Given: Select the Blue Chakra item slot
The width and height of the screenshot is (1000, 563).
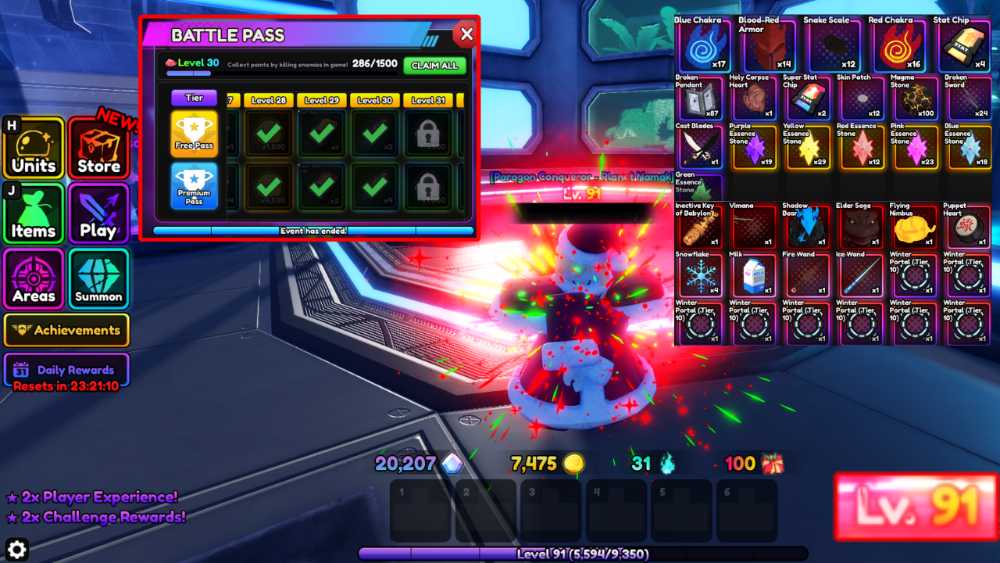Looking at the screenshot, I should click(x=702, y=47).
